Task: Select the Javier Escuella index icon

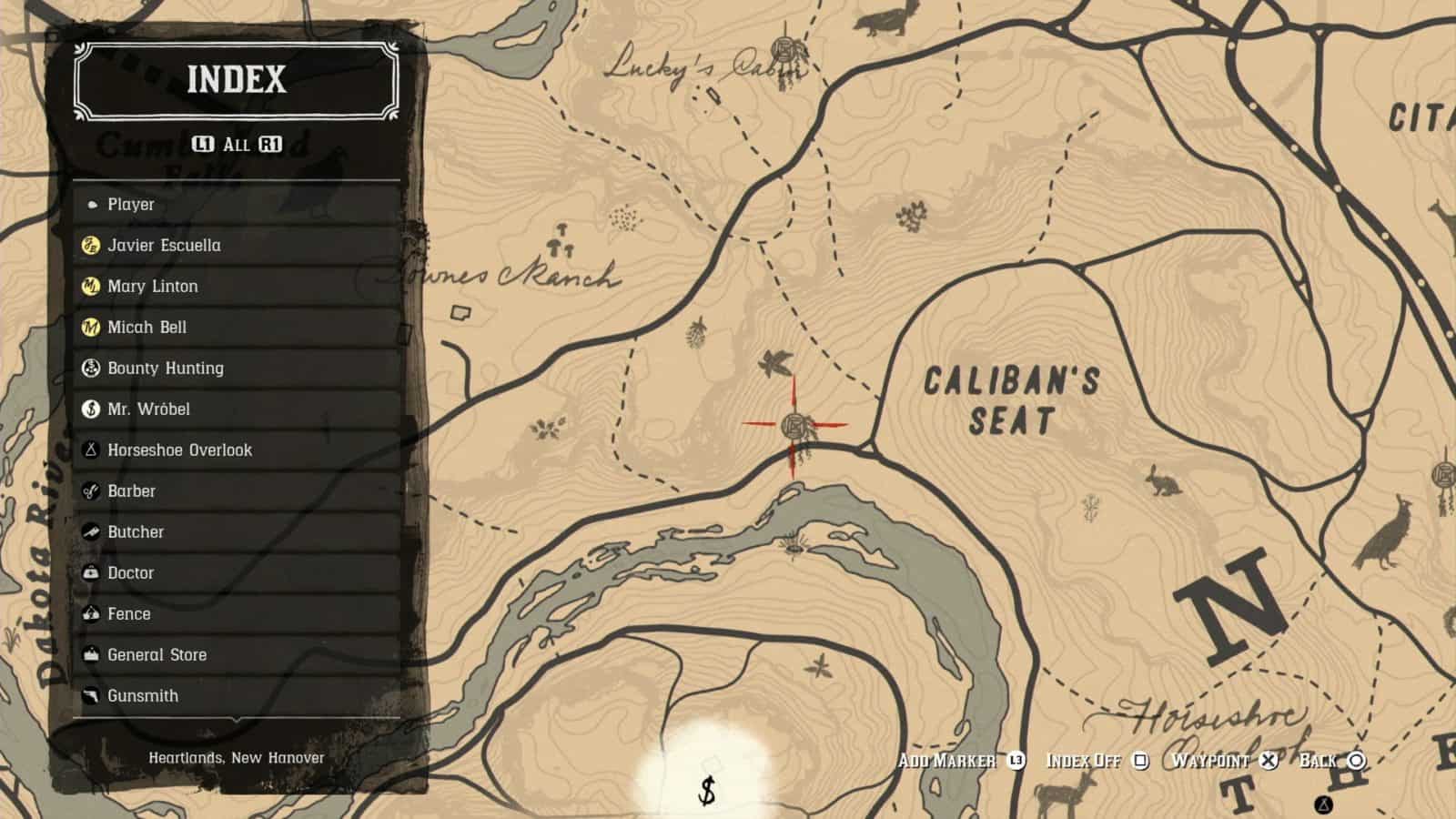Action: [90, 245]
